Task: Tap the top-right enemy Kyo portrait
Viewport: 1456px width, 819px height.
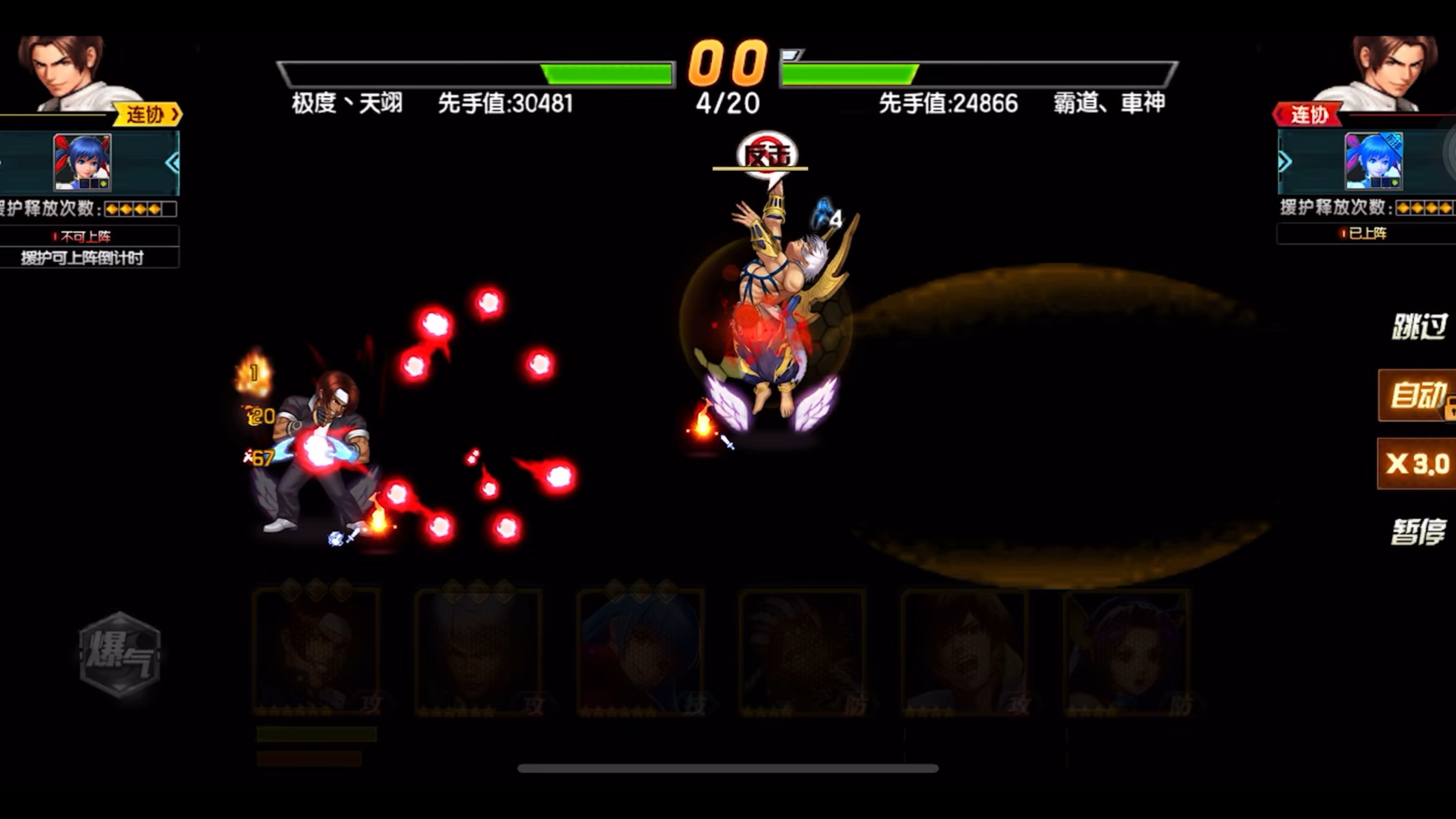Action: [x=1385, y=72]
